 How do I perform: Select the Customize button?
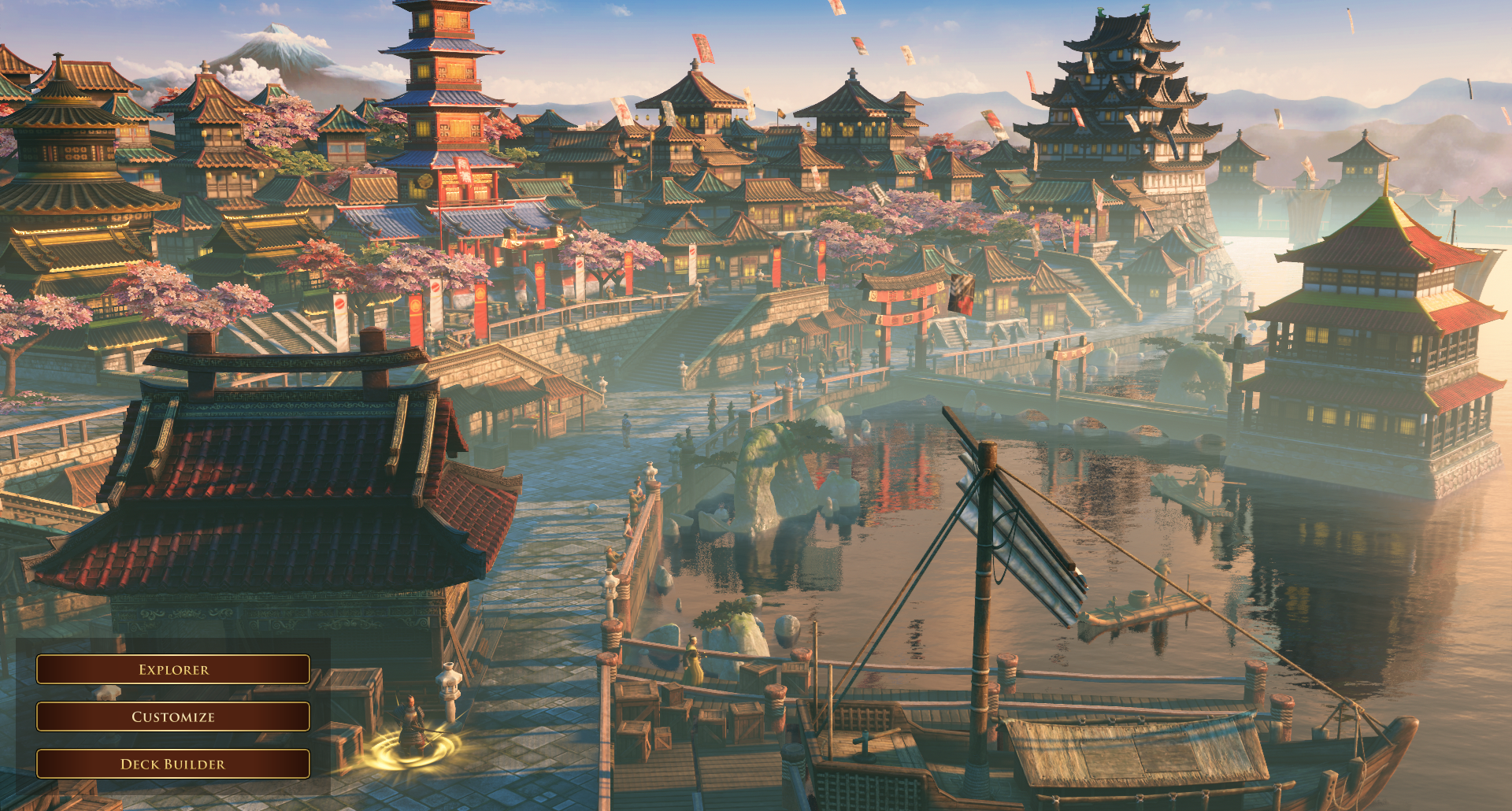click(x=173, y=717)
